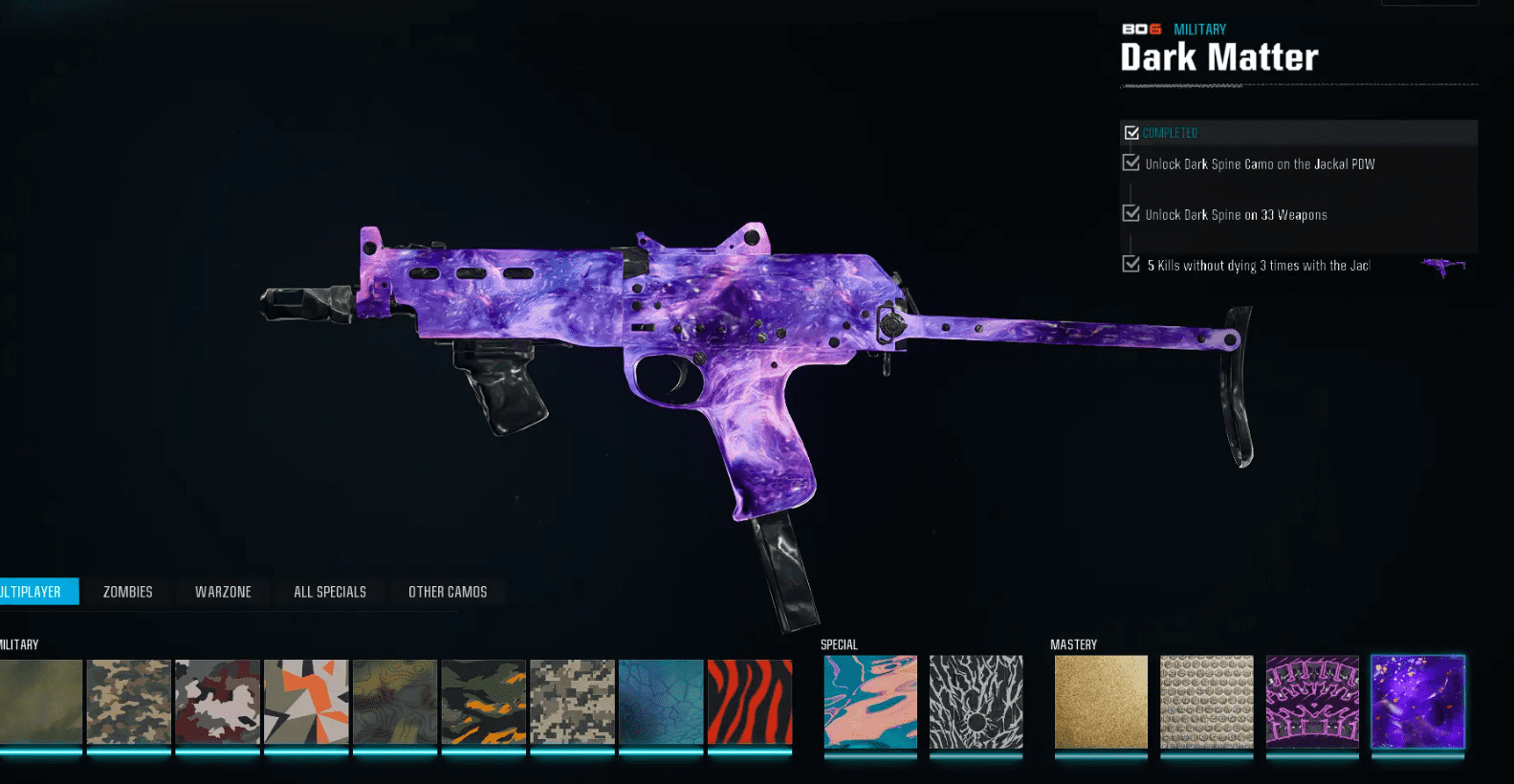Select the pink and teal special camo

click(x=870, y=702)
